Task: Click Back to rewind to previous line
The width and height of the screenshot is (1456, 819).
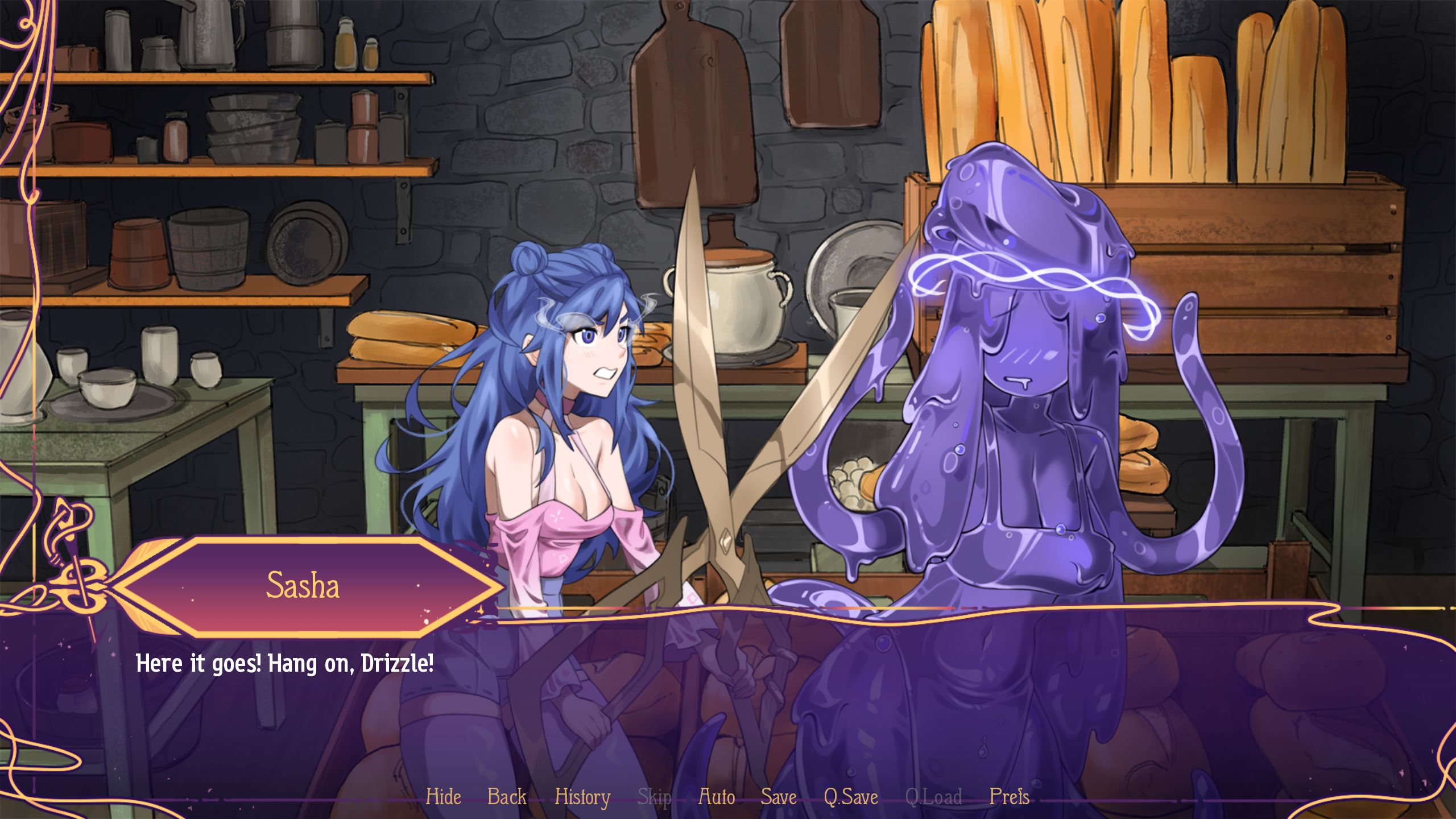Action: 507,797
